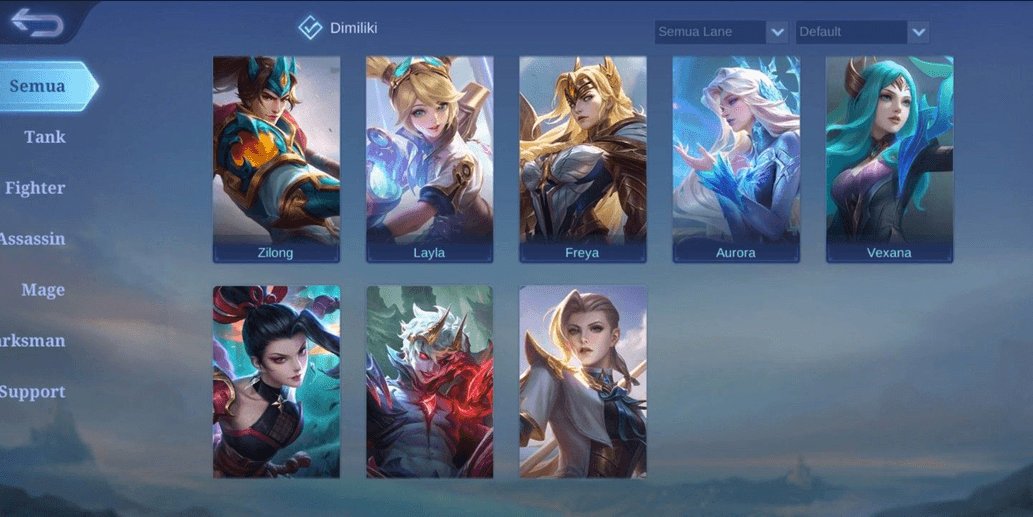Pick the blonde ponytail hero in grey coat
Image resolution: width=1033 pixels, height=517 pixels.
(582, 382)
